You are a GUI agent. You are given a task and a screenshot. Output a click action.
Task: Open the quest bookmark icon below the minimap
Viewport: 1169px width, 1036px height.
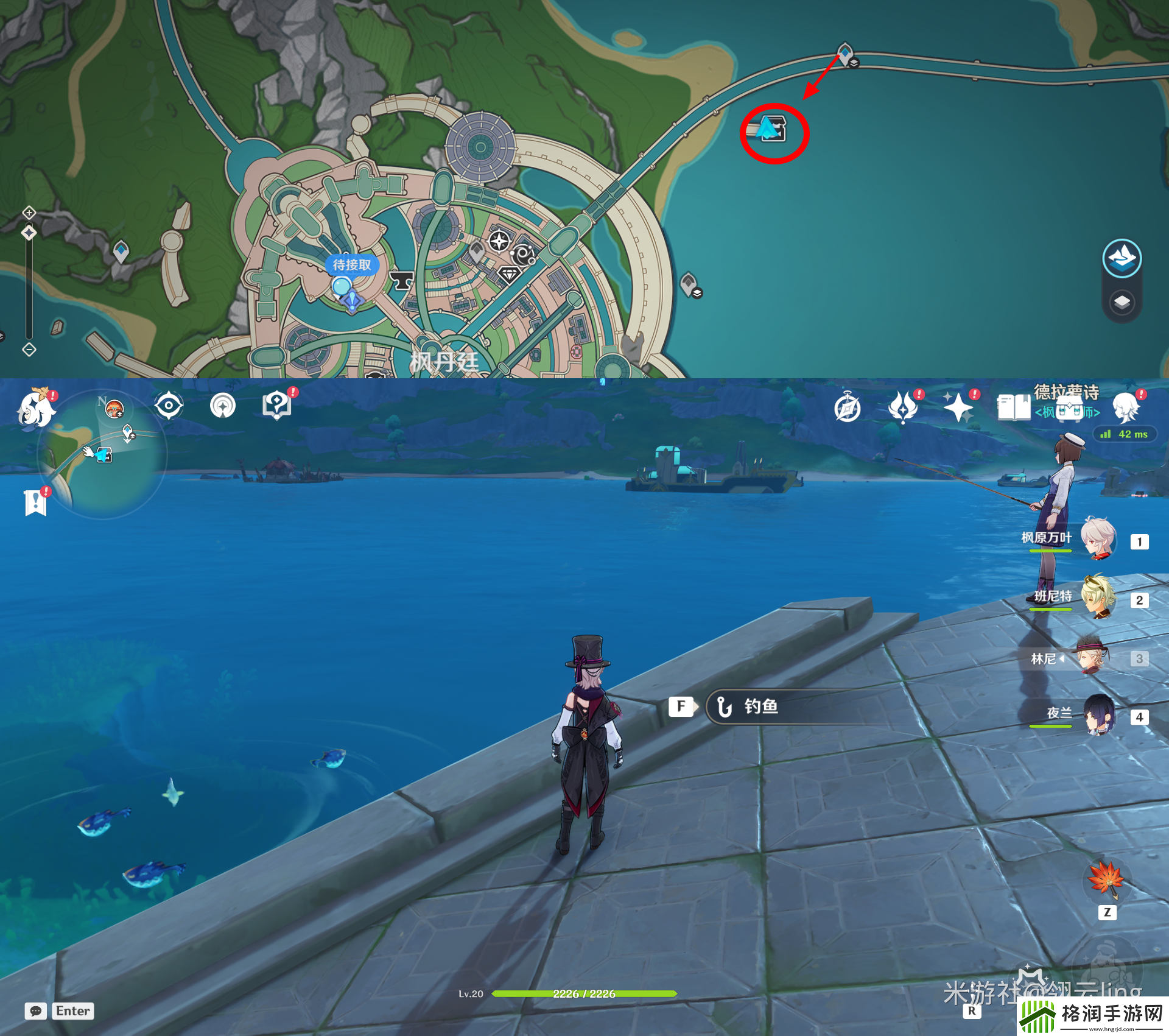point(36,502)
